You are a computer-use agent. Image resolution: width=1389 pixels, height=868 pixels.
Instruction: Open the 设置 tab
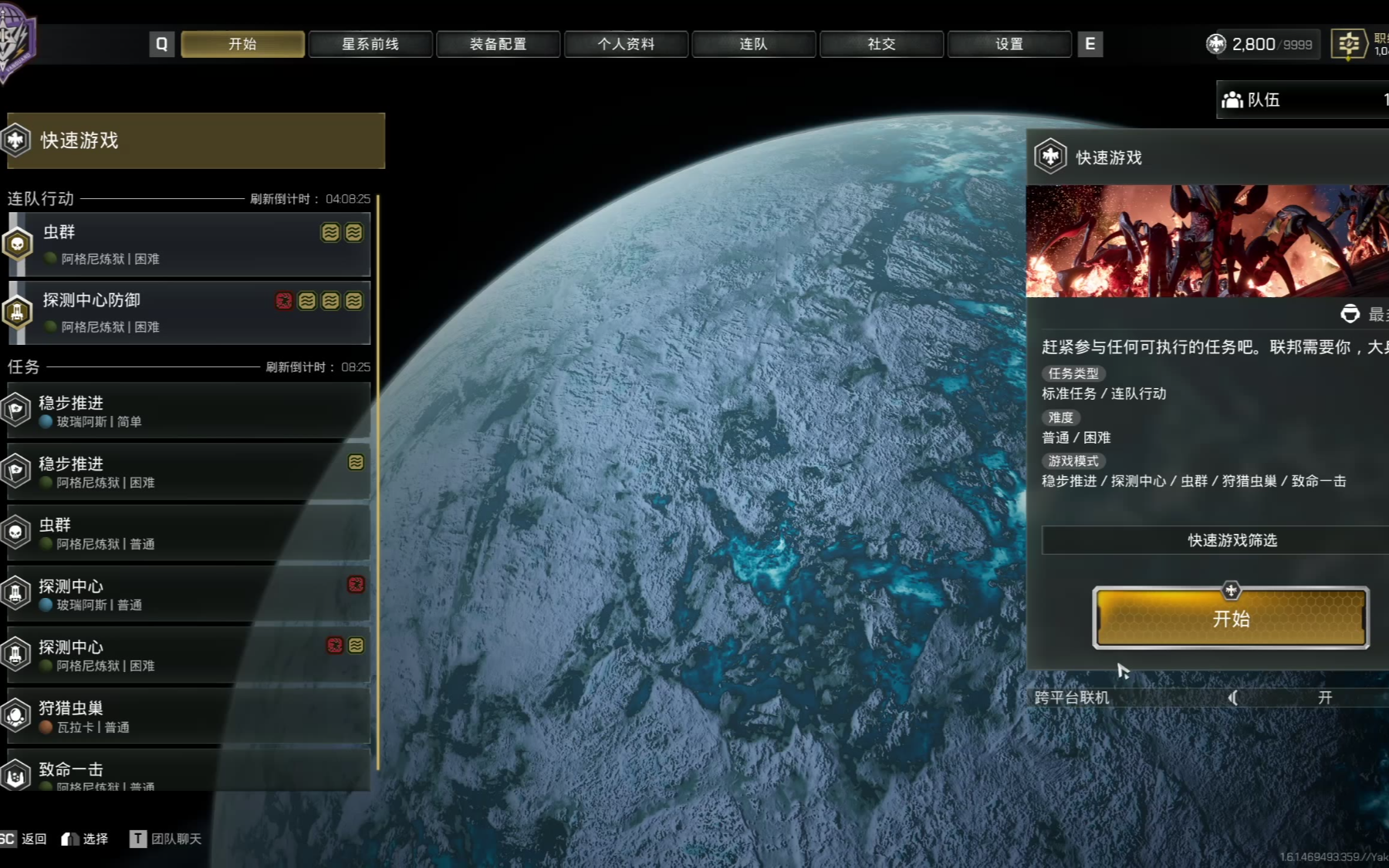(x=1009, y=44)
